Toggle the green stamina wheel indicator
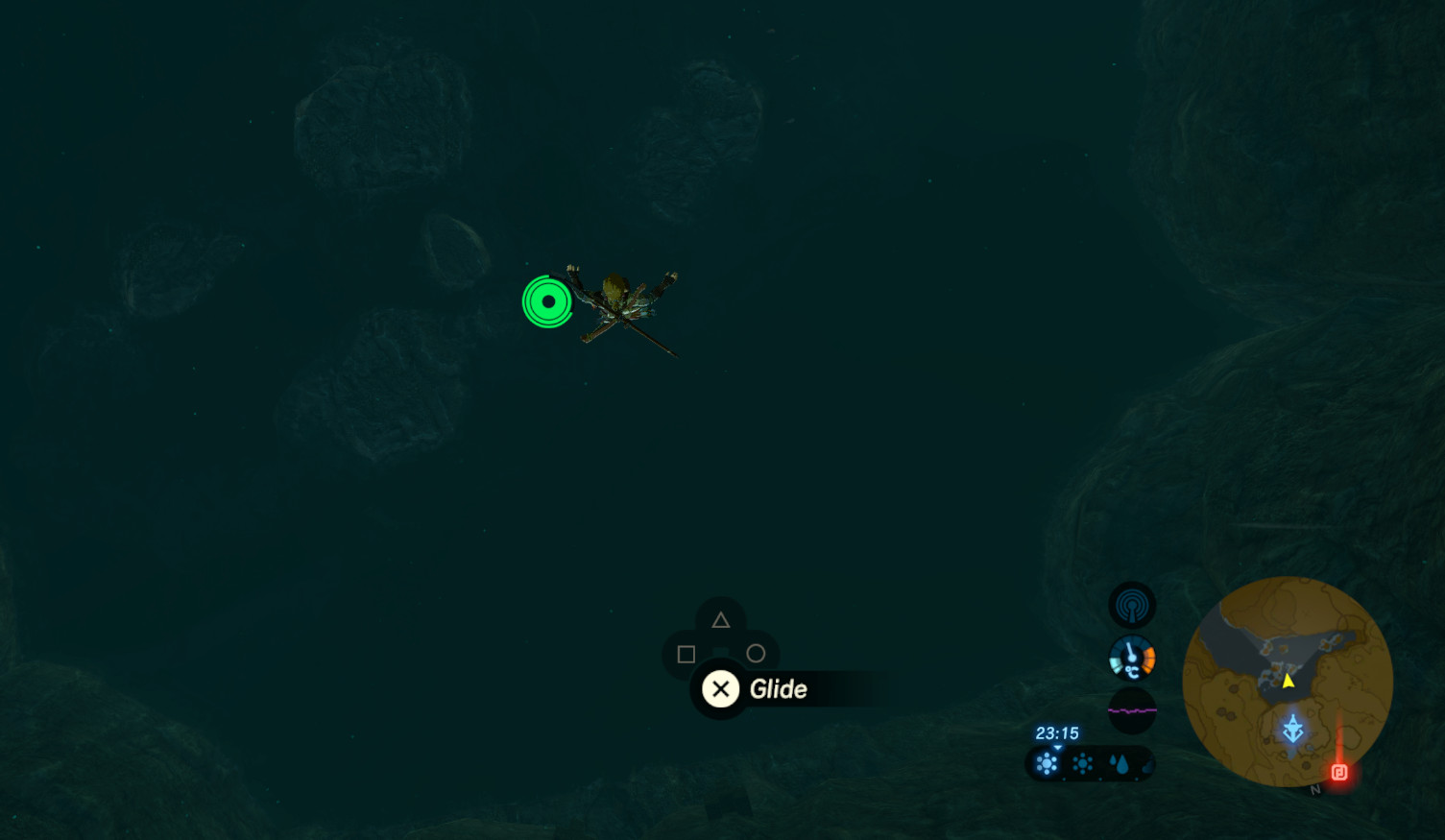The image size is (1445, 840). [546, 301]
